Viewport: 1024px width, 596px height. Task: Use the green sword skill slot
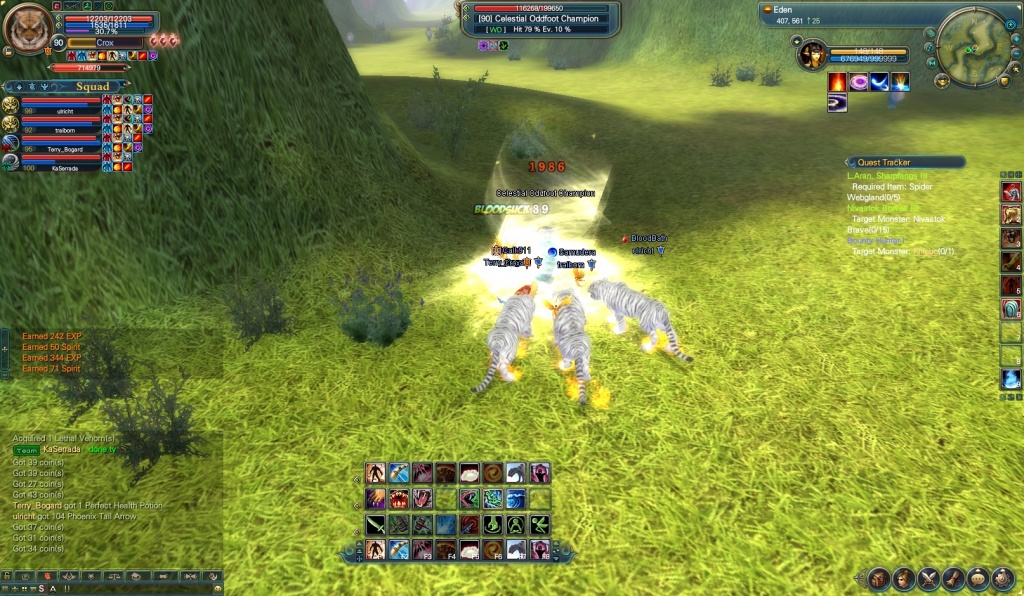[373, 523]
